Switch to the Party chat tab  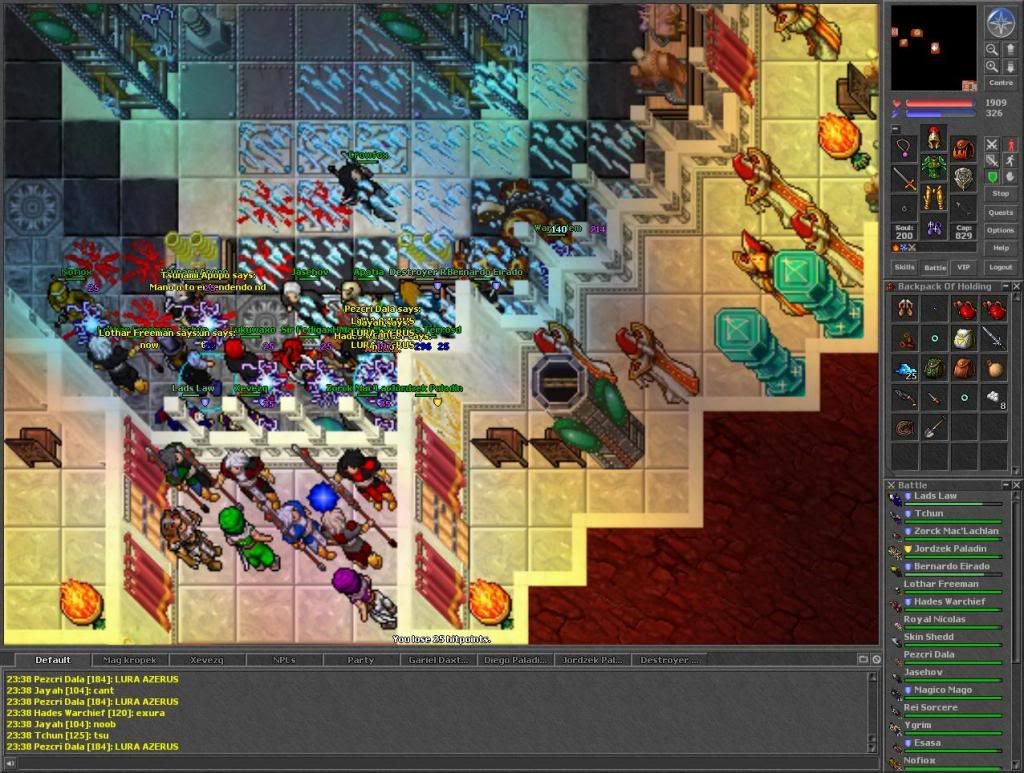361,660
